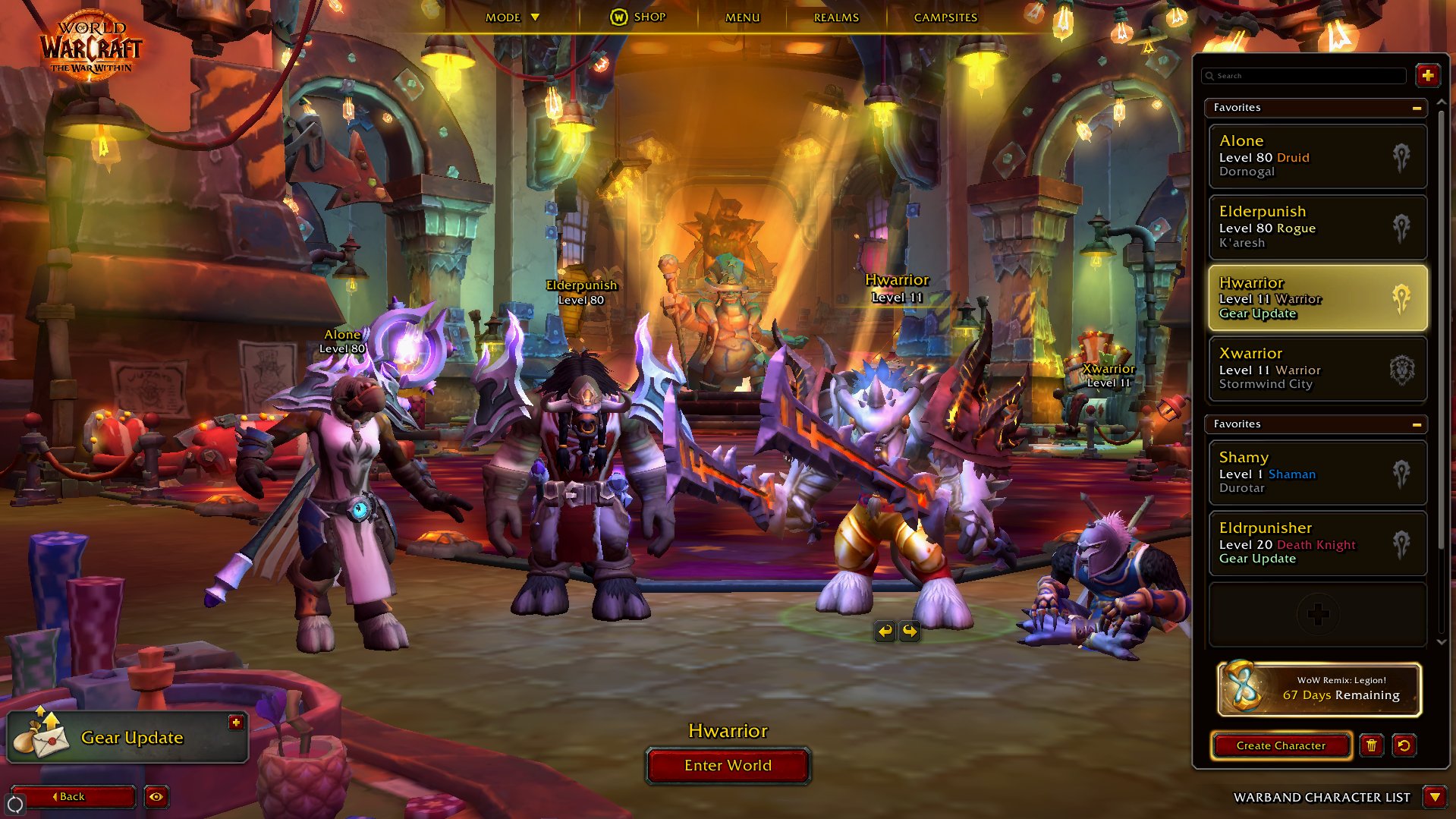Enter World with Hwarrior

[x=728, y=765]
